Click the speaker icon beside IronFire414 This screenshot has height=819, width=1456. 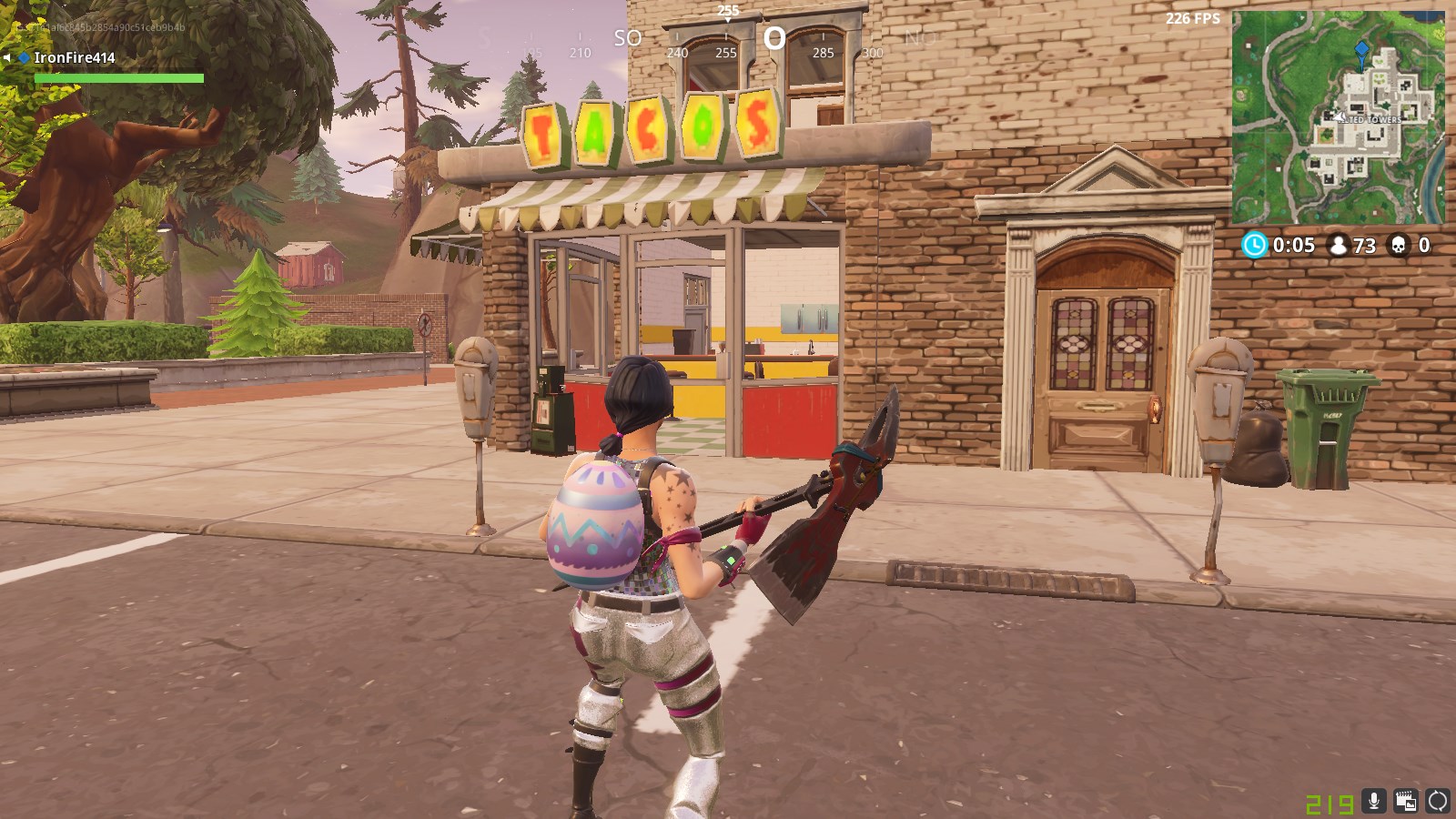click(x=9, y=57)
